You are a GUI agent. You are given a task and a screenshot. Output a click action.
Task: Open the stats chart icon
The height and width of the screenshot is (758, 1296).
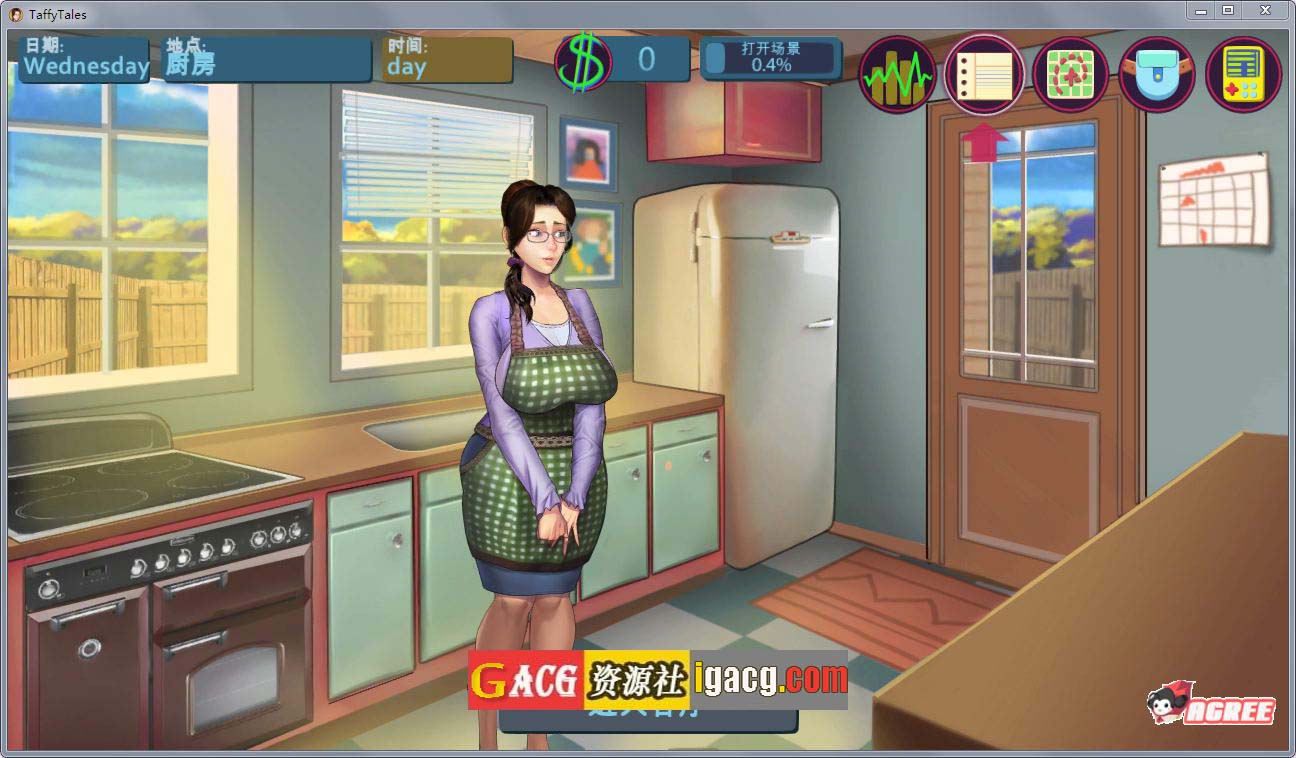pos(896,74)
